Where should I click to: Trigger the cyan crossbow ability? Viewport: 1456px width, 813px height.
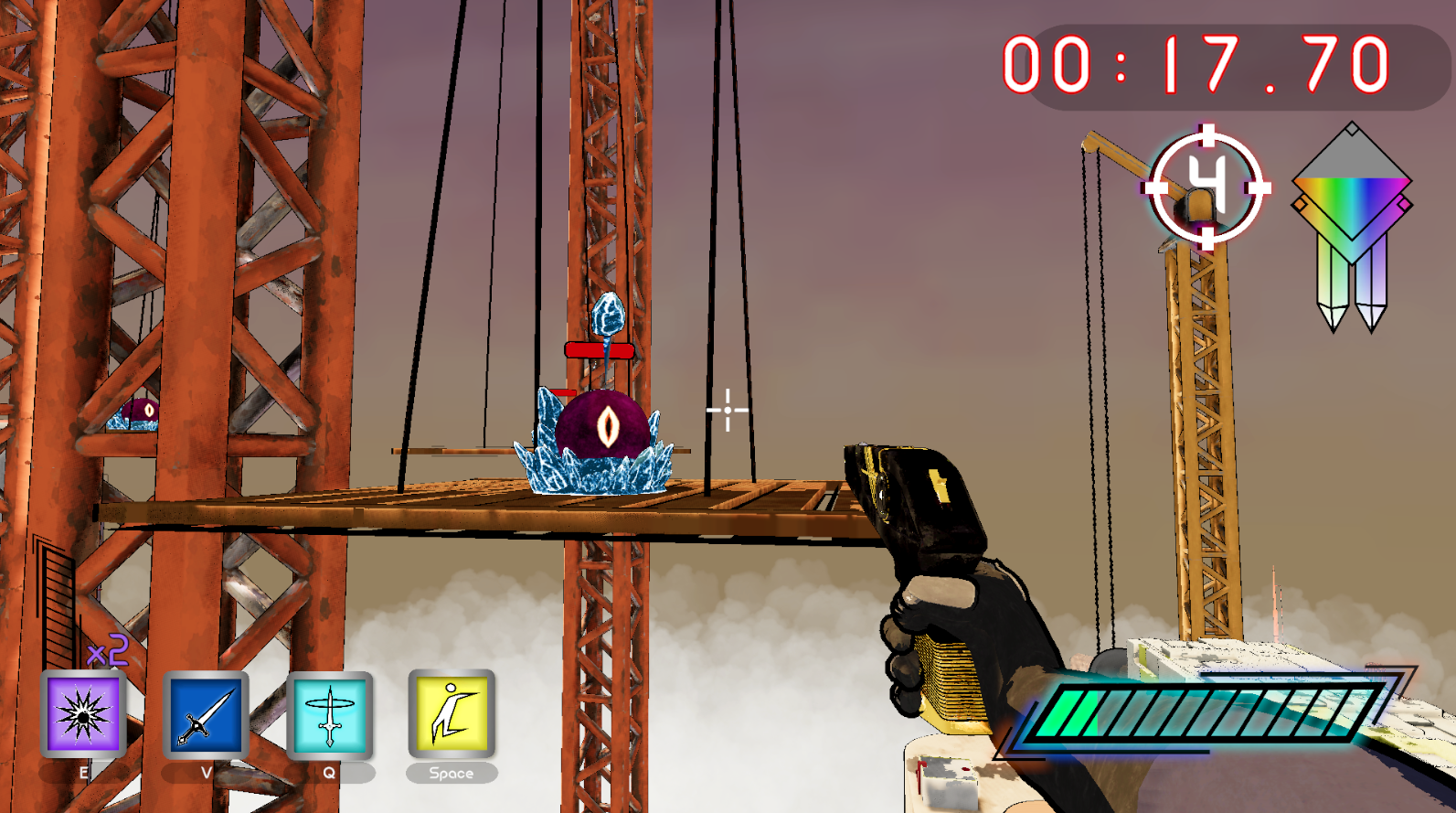coord(329,715)
